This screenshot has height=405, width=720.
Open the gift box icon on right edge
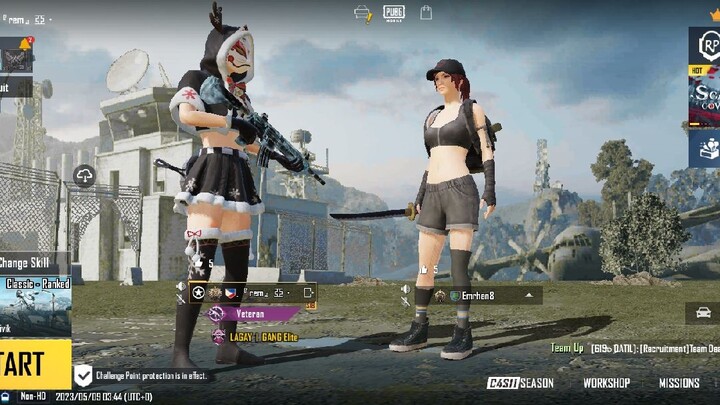(x=706, y=148)
